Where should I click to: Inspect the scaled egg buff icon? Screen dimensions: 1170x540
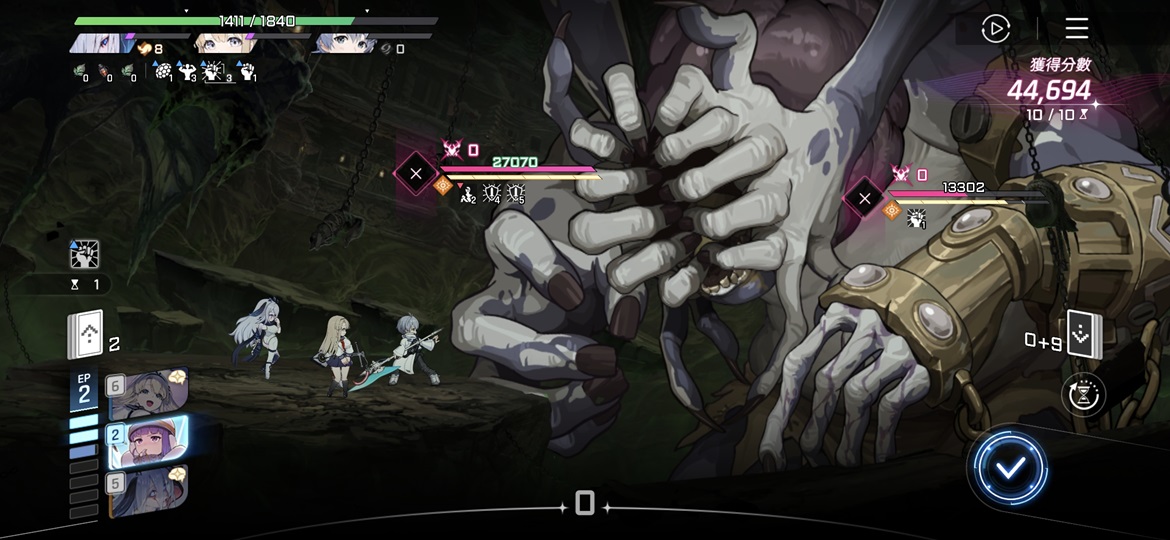162,72
